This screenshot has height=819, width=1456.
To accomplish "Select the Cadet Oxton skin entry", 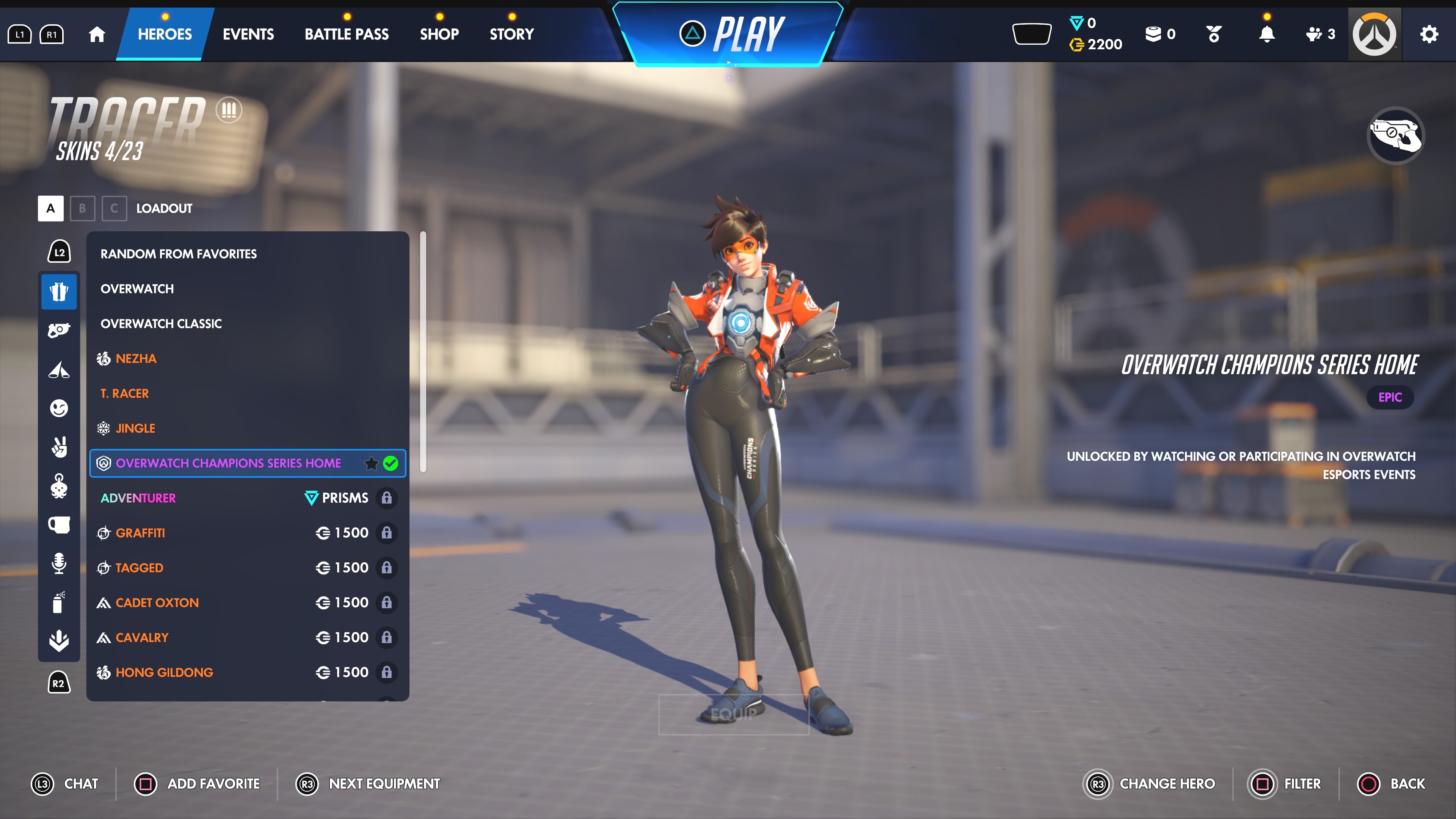I will (x=157, y=602).
